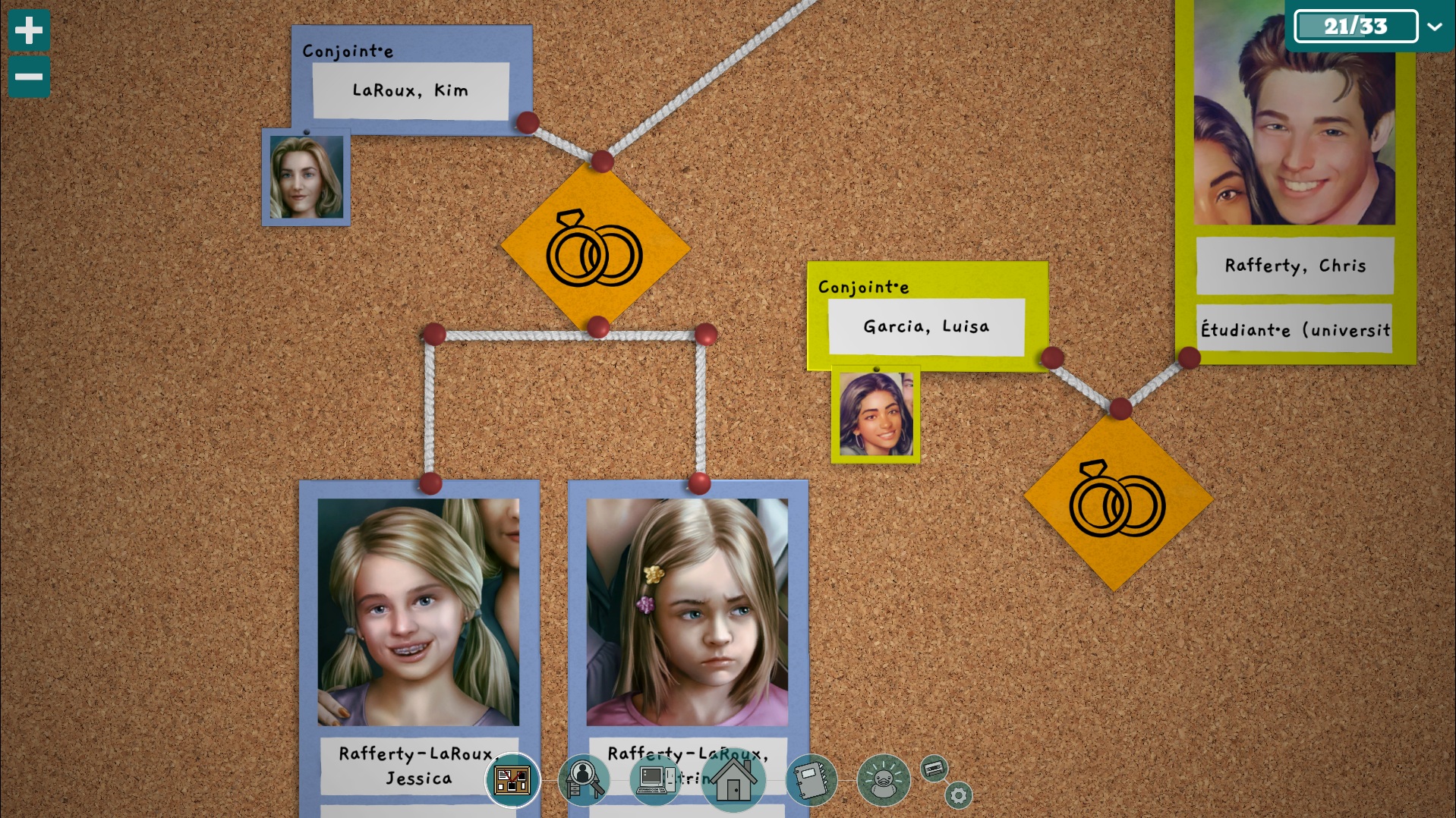This screenshot has width=1456, height=818.
Task: Select Jessica Rafferty-LaRoux's portrait card
Action: coord(418,612)
